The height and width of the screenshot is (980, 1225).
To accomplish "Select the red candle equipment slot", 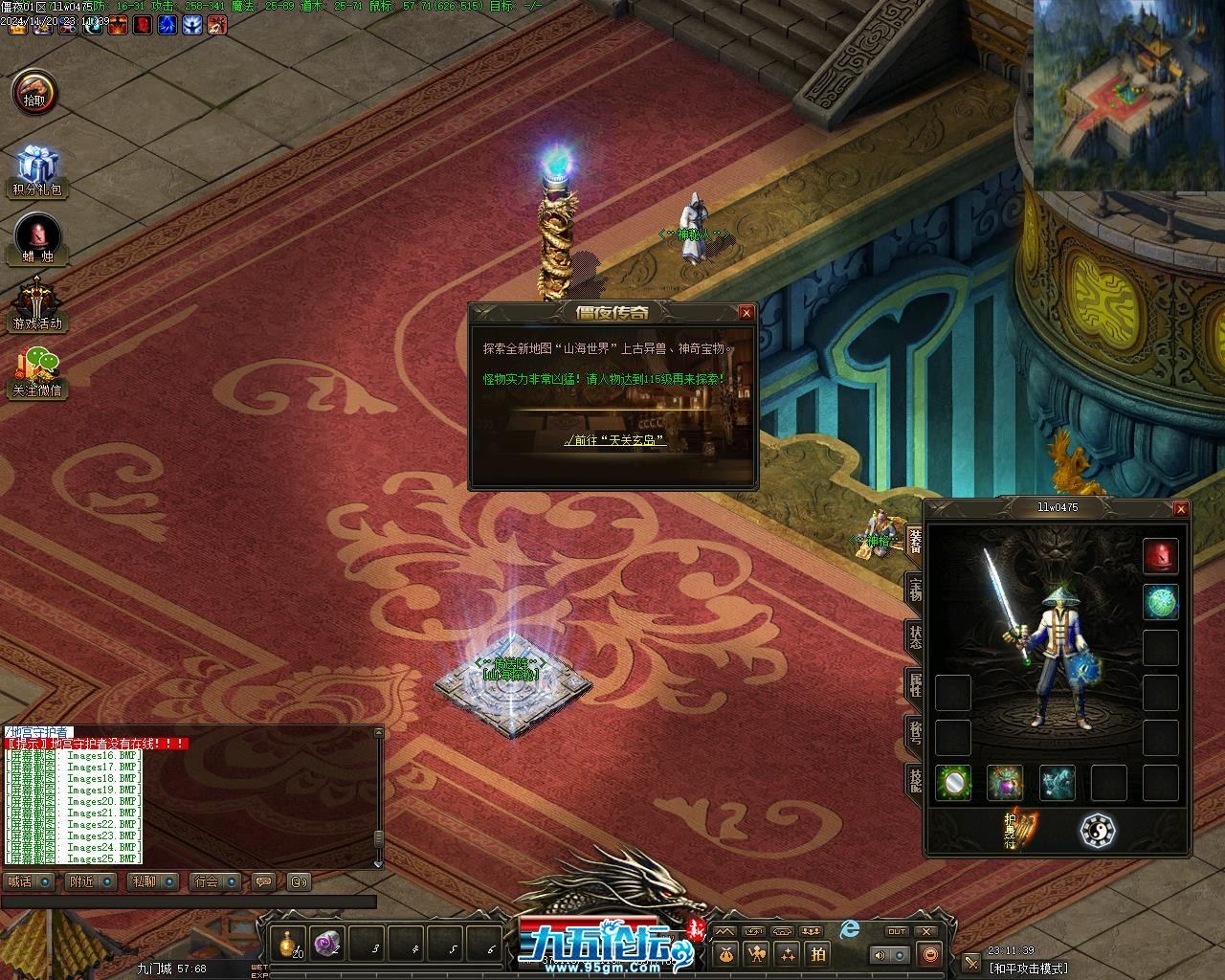I will pyautogui.click(x=1161, y=556).
